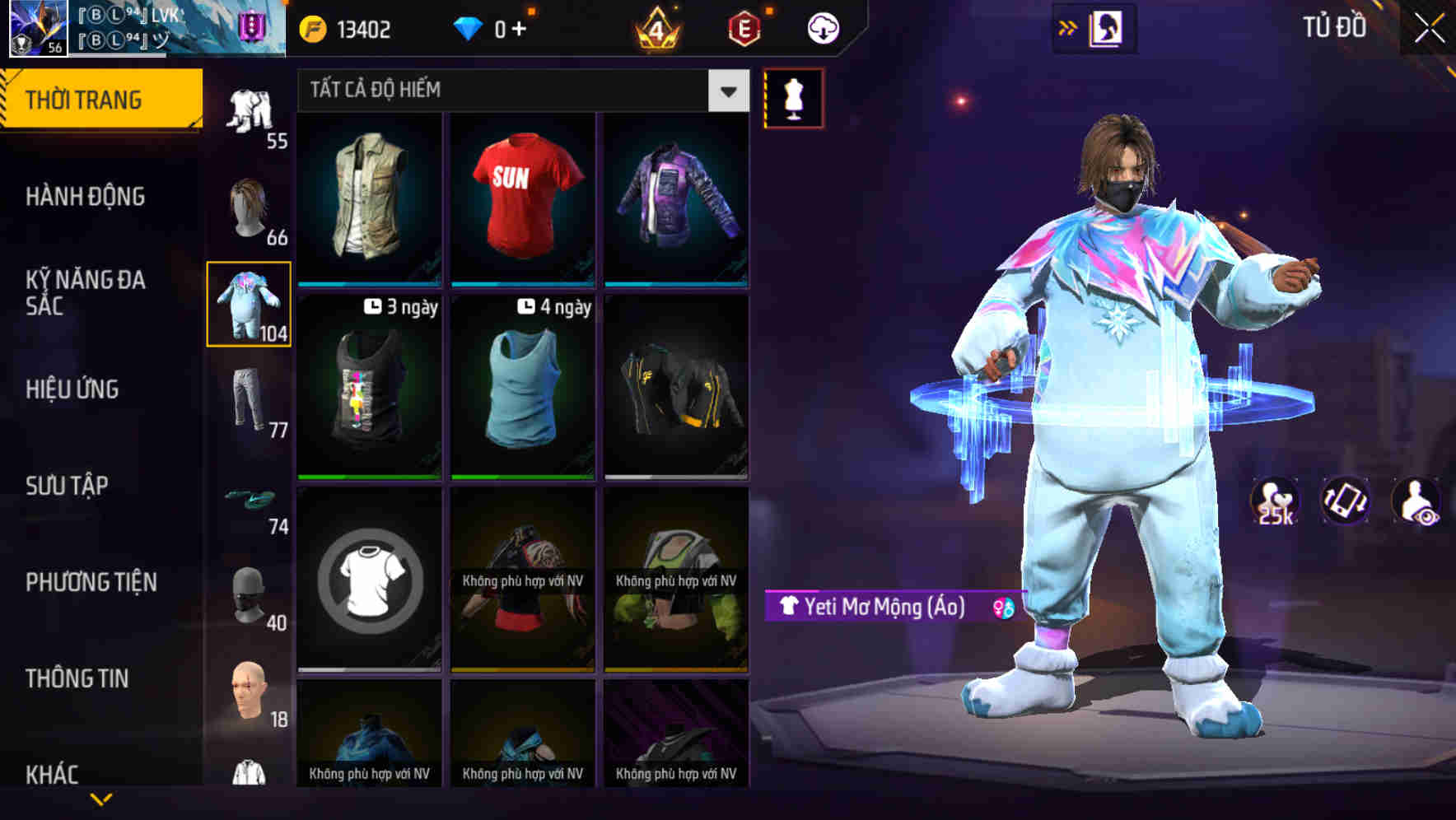1456x820 pixels.
Task: Open the diamond top-up icon
Action: click(469, 28)
